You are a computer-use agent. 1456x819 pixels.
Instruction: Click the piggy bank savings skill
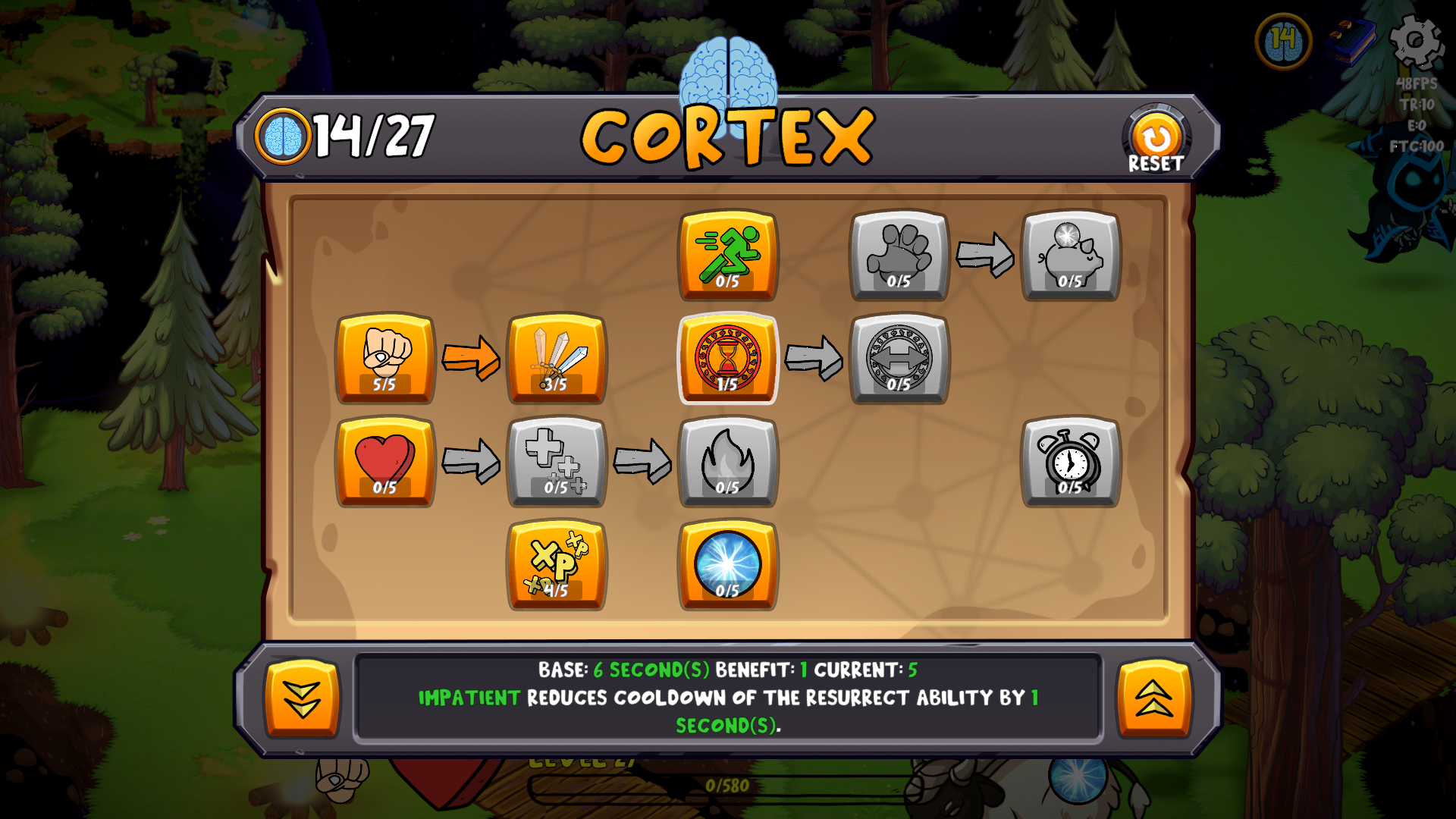[x=1071, y=255]
